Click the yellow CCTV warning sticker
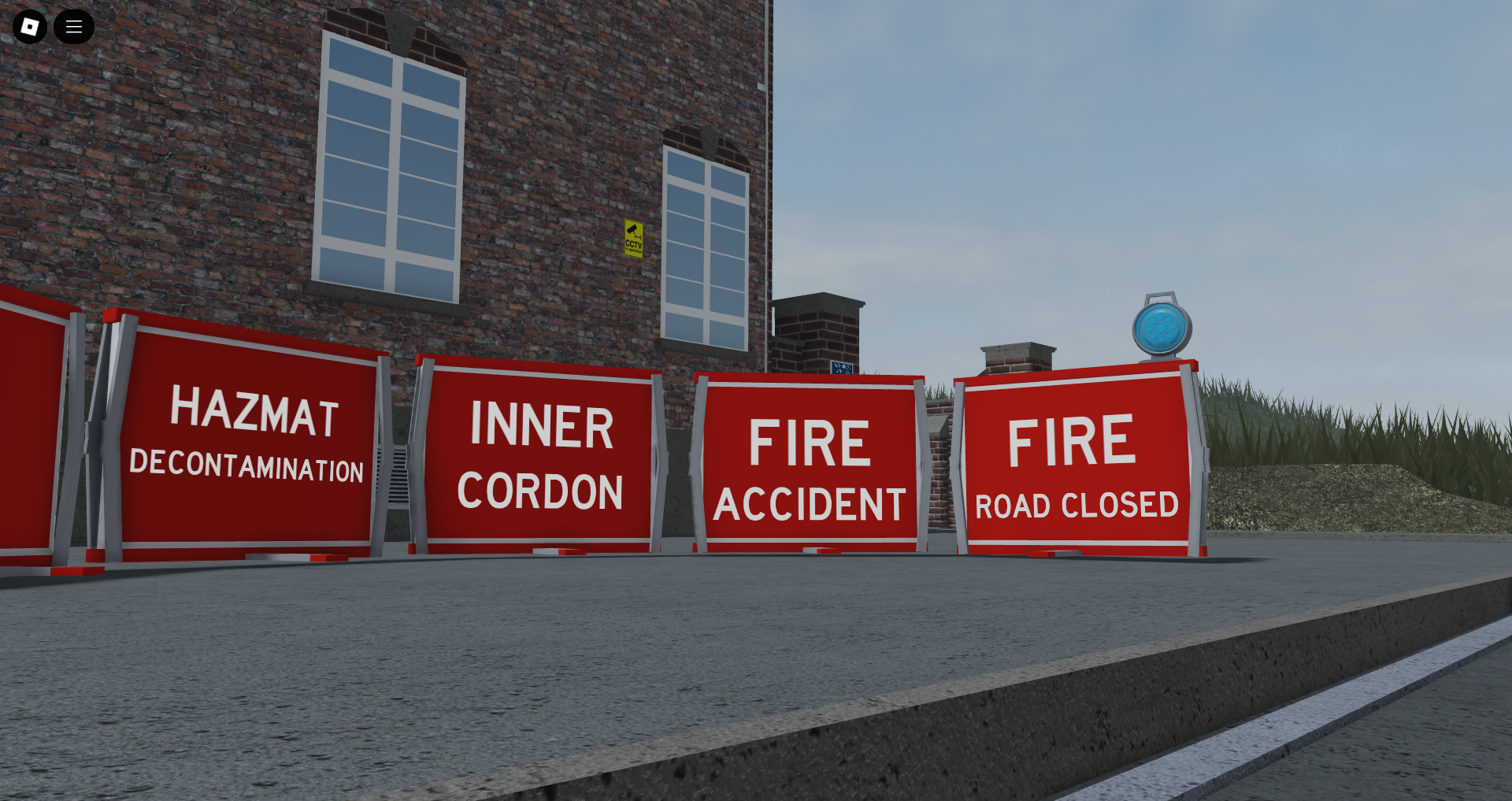Image resolution: width=1512 pixels, height=801 pixels. coord(632,239)
